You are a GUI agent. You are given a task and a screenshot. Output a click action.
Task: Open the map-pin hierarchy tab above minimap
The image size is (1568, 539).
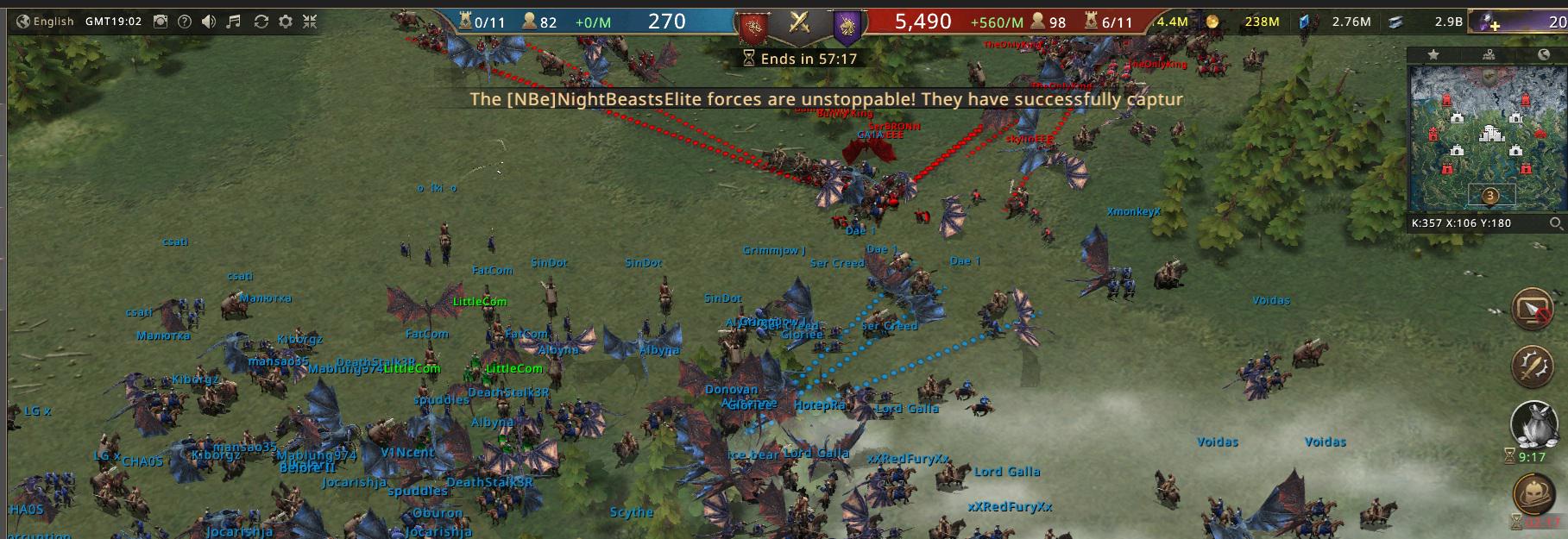pyautogui.click(x=1489, y=54)
